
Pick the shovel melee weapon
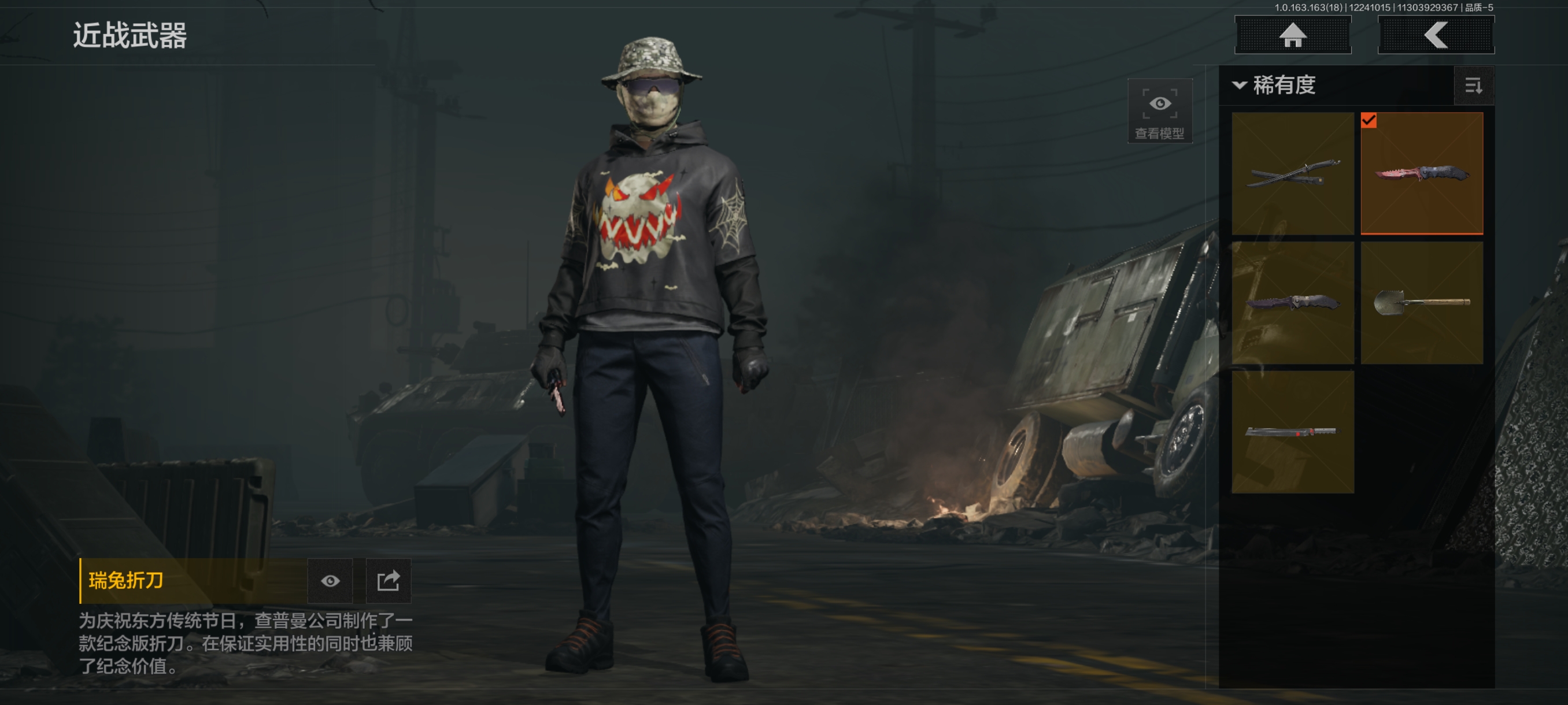[1421, 302]
